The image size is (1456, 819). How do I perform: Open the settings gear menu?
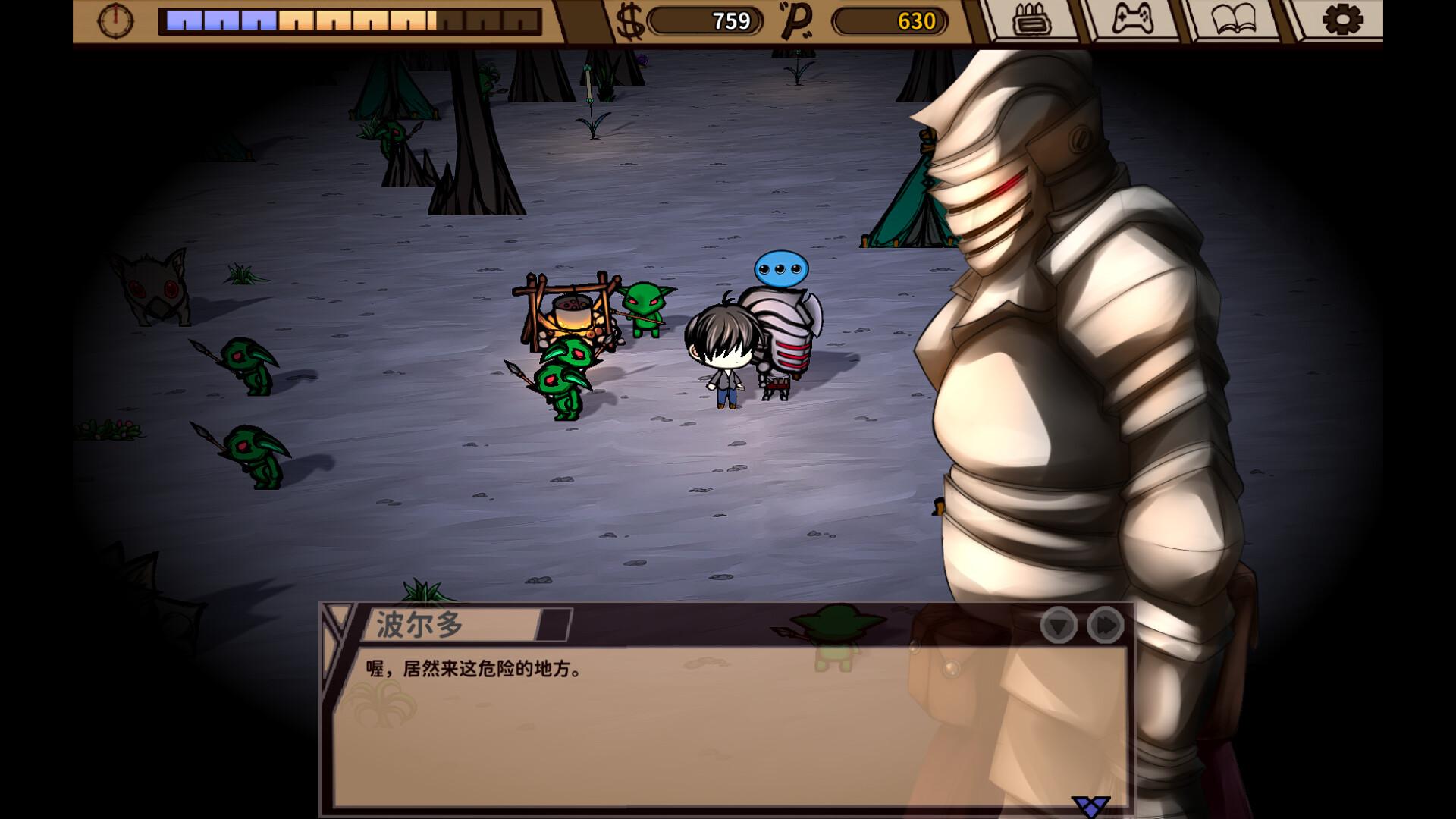click(1342, 20)
